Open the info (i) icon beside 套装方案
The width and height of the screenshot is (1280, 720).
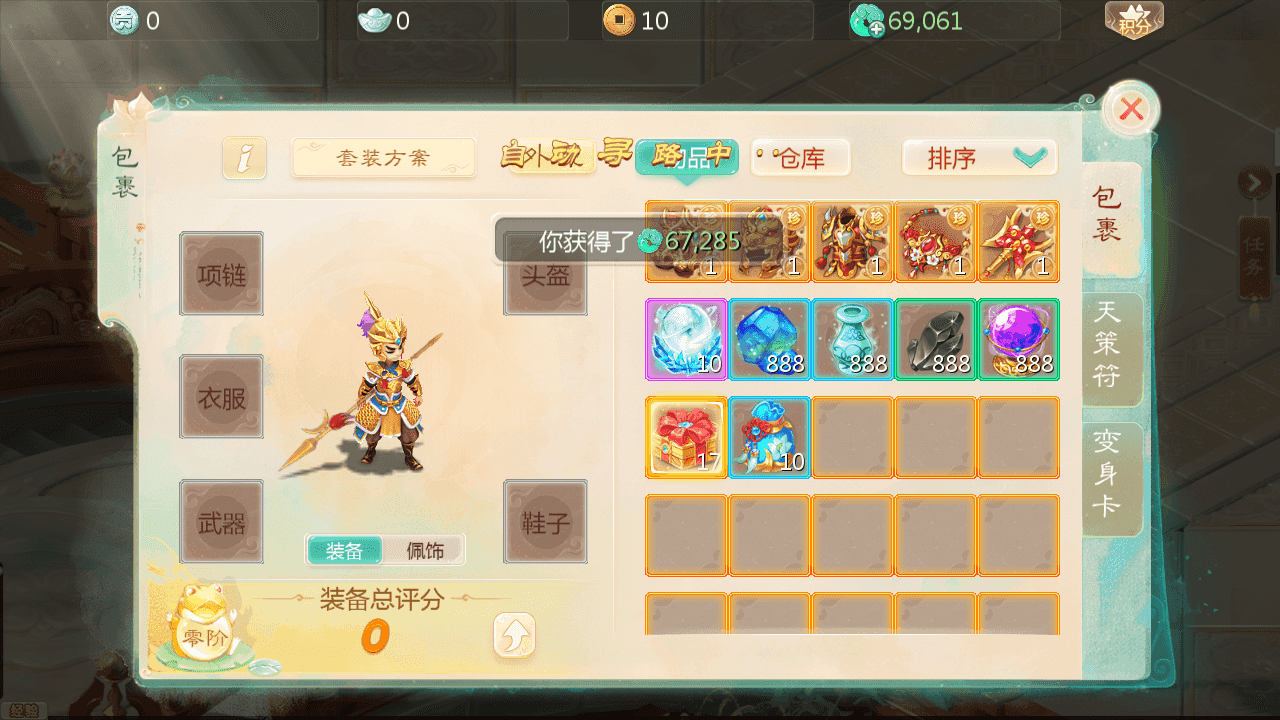click(244, 157)
